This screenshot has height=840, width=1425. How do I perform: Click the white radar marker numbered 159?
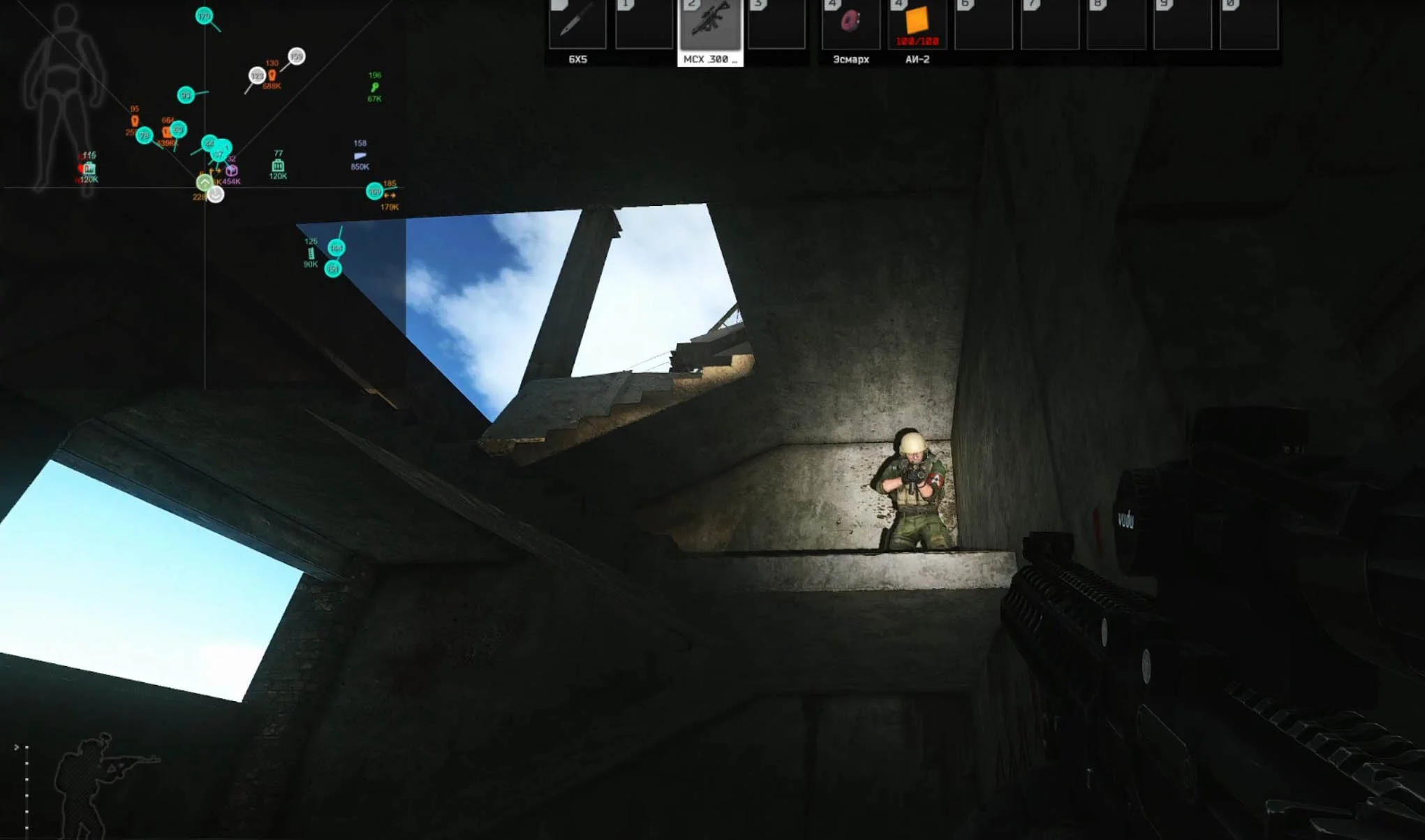click(297, 56)
